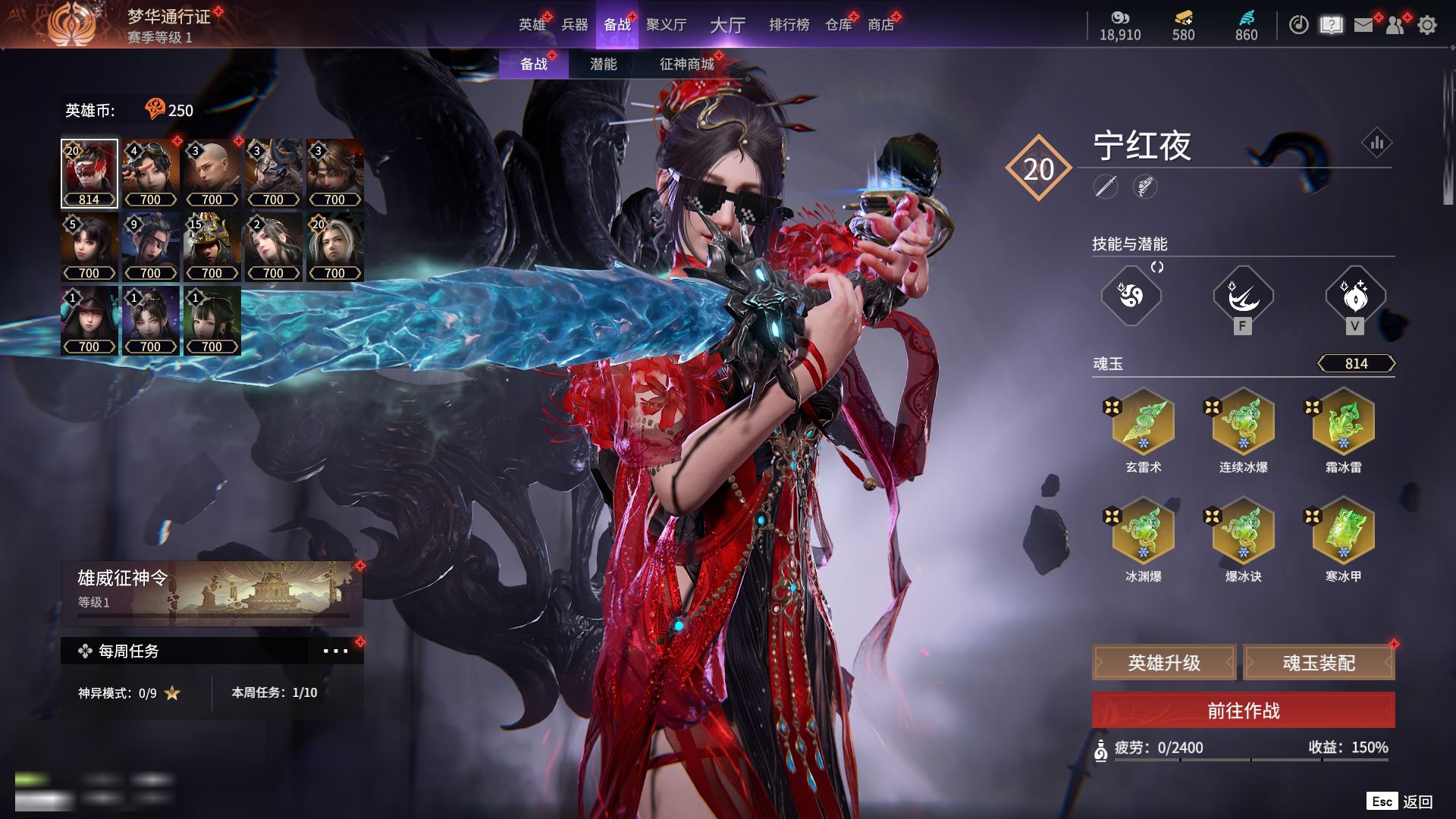Viewport: 1456px width, 819px height.
Task: Open 魂玉装配 soul jade loadout
Action: point(1319,663)
